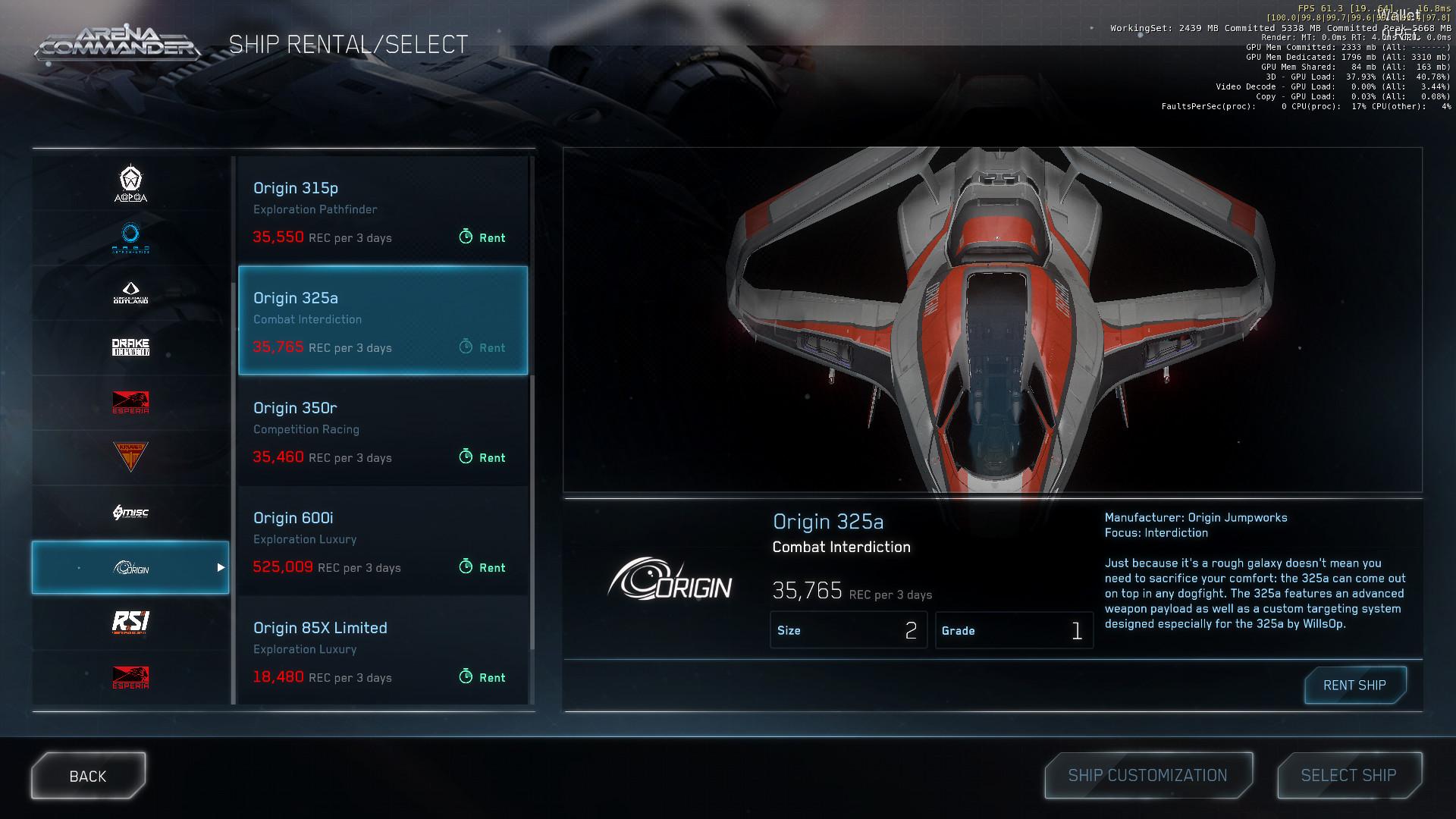Screen dimensions: 1456x819
Task: Confirm with SELECT SHIP
Action: [x=1349, y=775]
